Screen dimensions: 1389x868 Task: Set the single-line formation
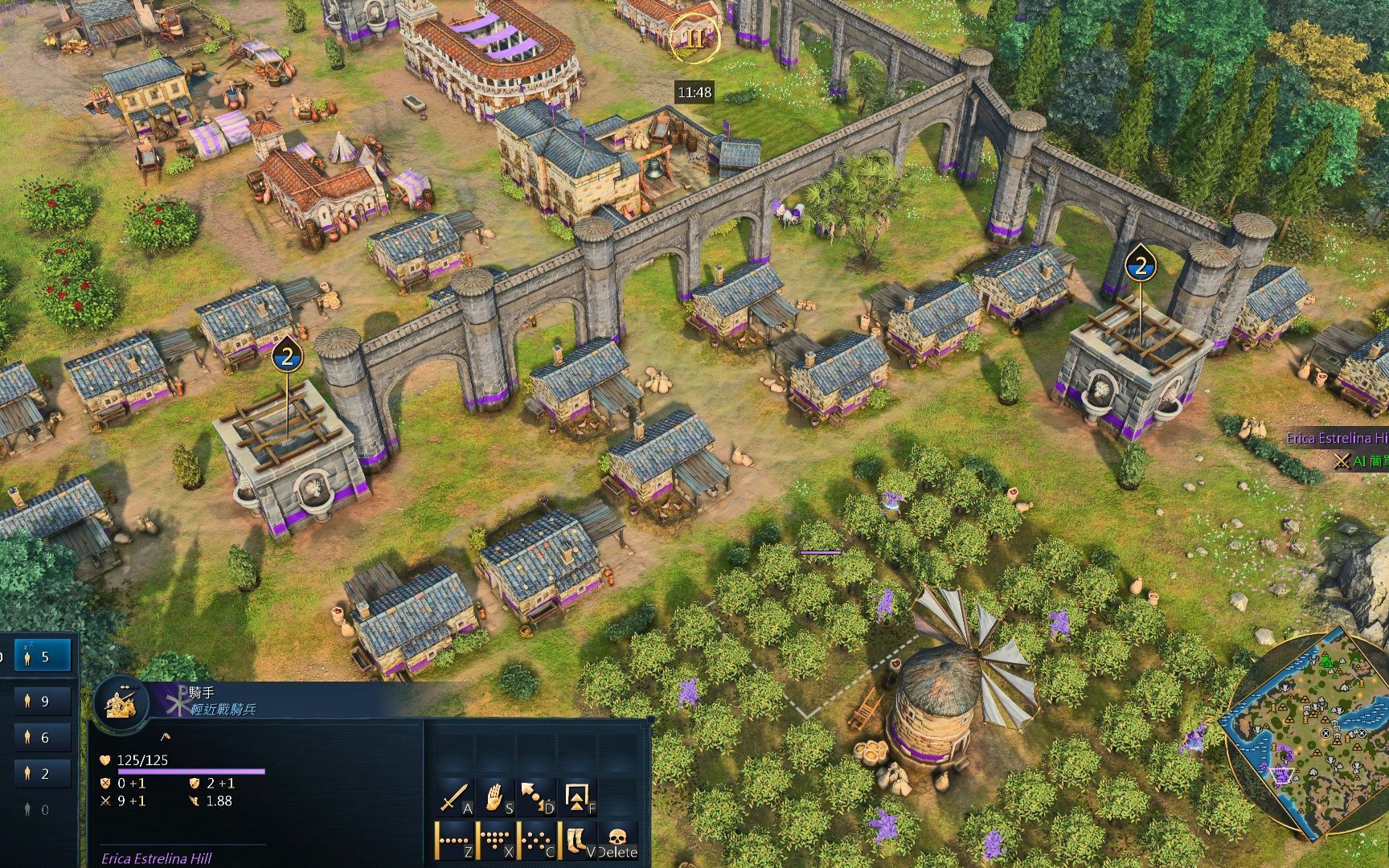coord(454,840)
